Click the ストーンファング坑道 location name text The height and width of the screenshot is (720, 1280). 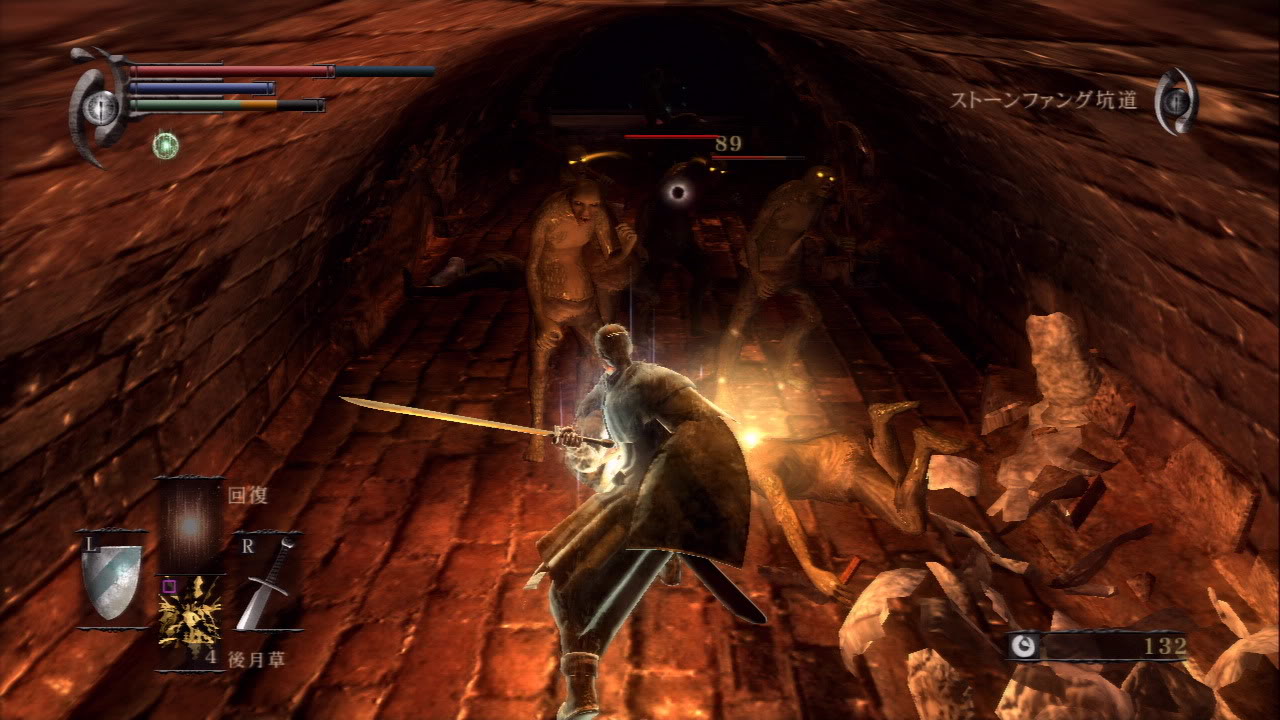coord(1044,100)
